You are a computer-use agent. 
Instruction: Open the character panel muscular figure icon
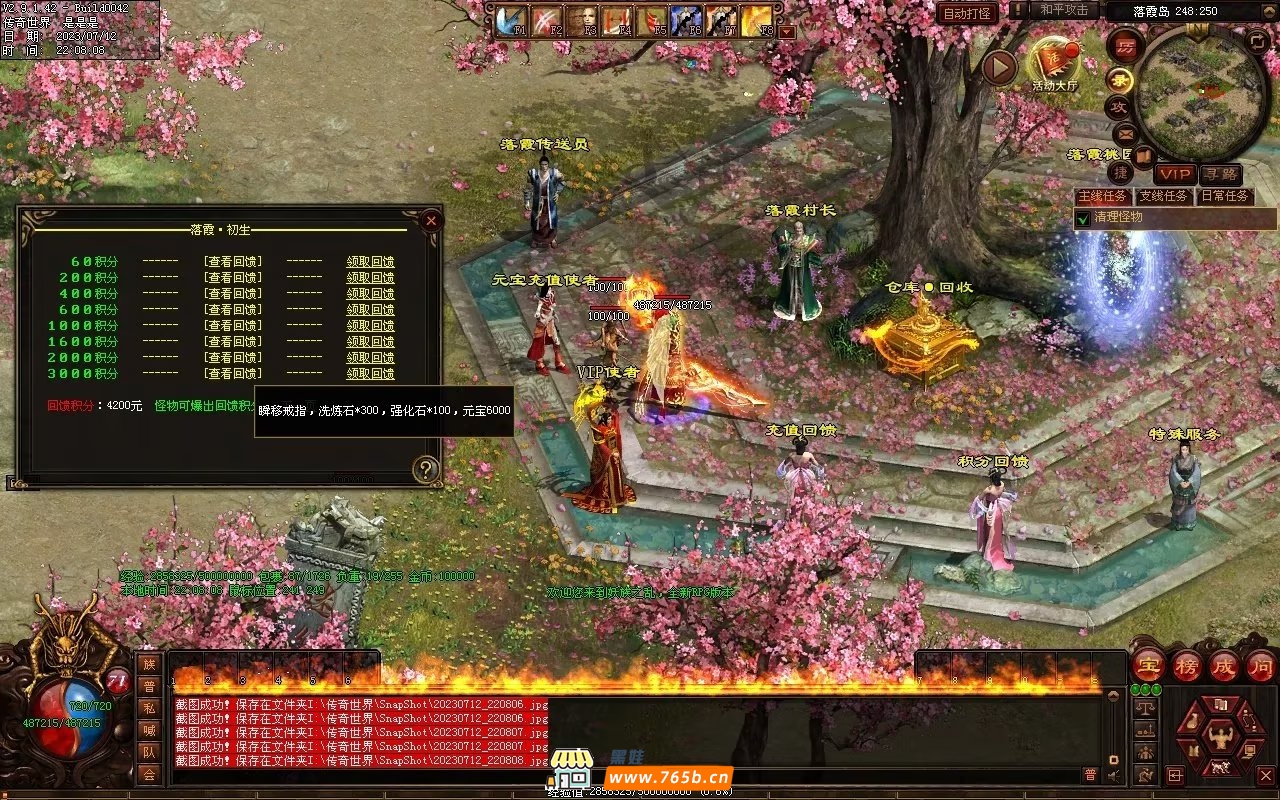(x=1219, y=737)
